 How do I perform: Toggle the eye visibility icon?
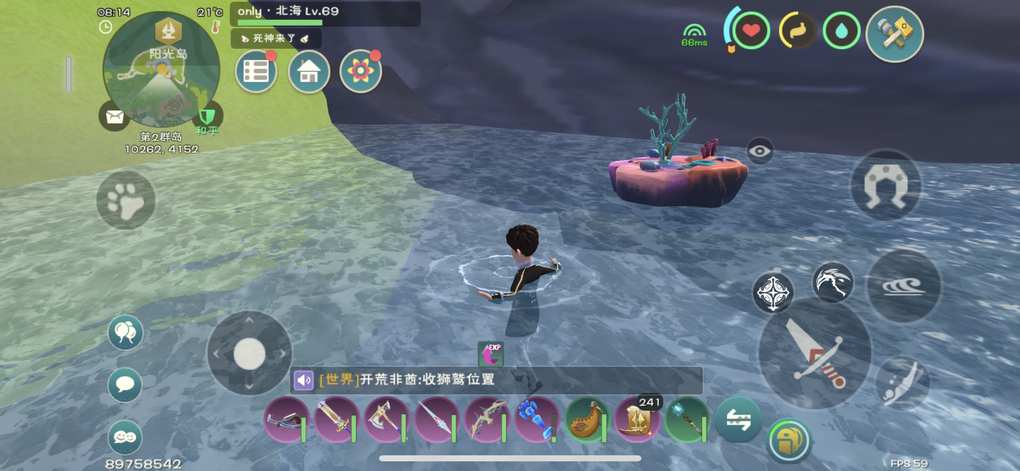(760, 151)
